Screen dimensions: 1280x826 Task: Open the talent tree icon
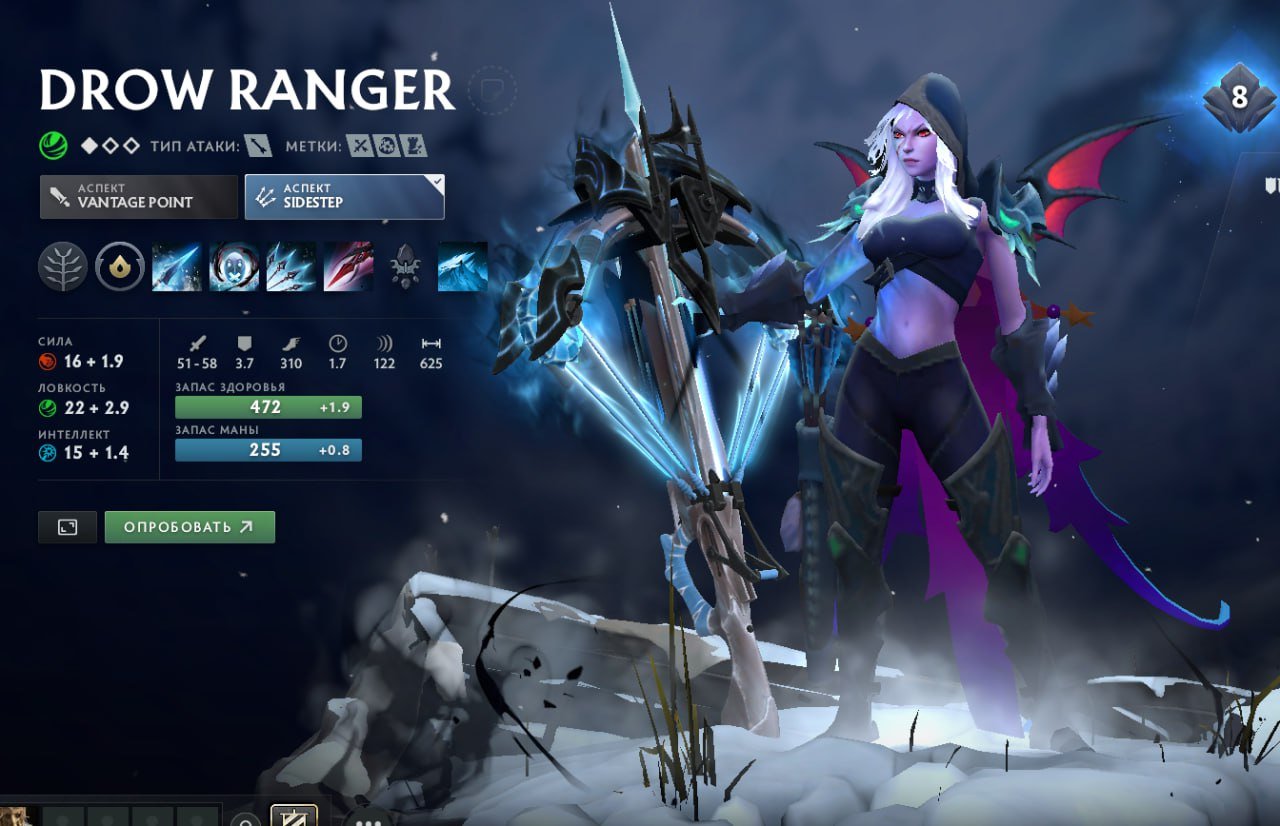coord(62,267)
